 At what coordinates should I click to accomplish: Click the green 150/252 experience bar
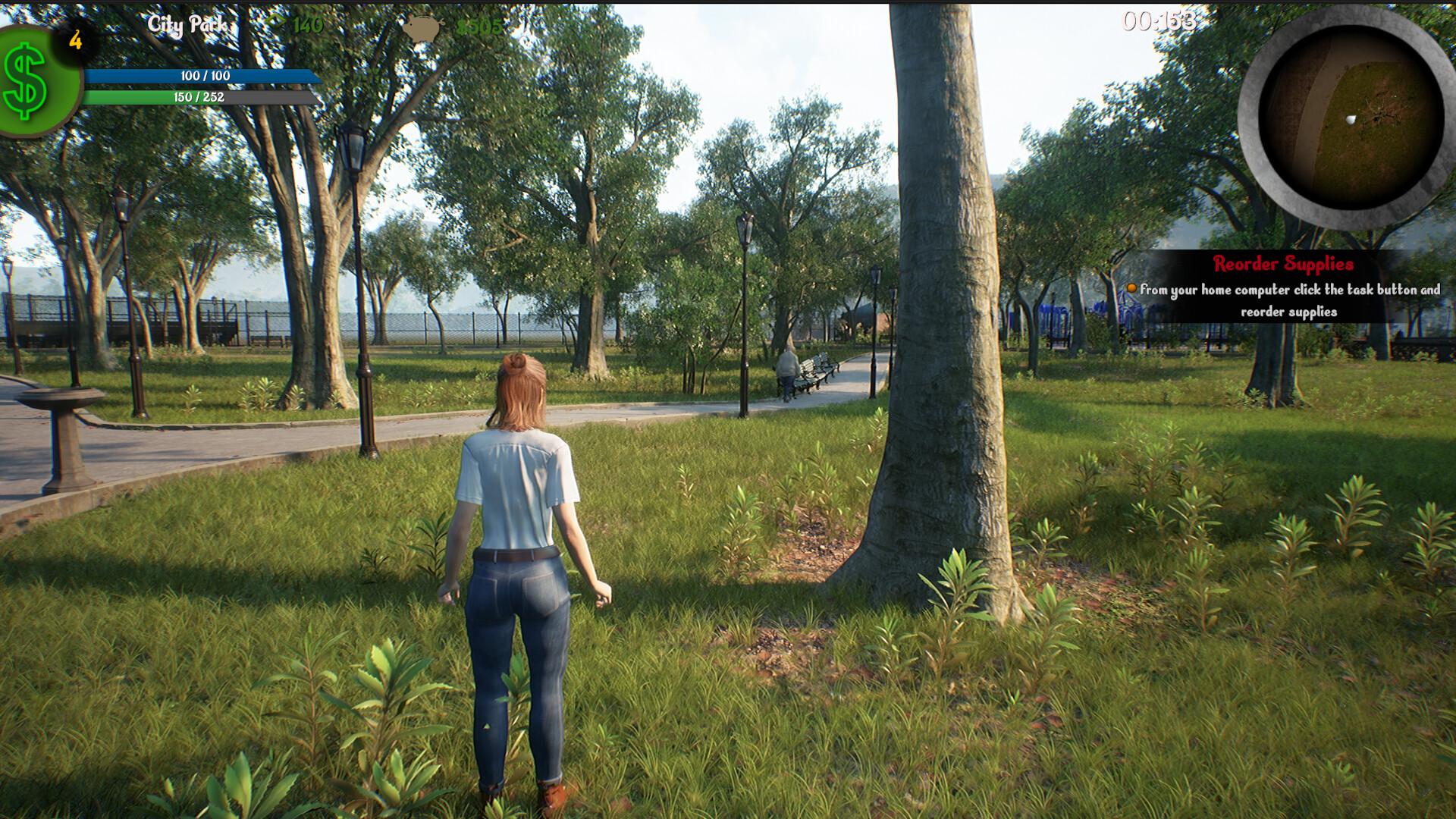(199, 98)
